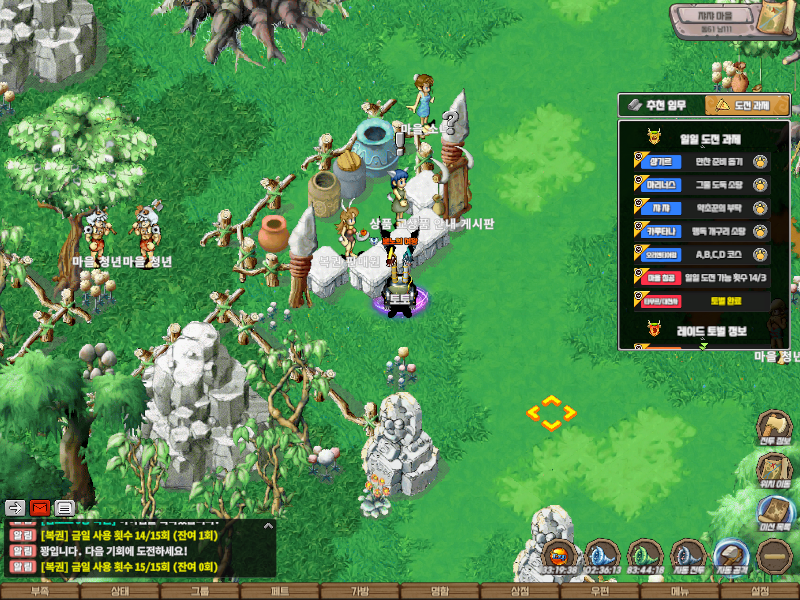Collapse the round minus button
The width and height of the screenshot is (800, 600).
coord(773,556)
